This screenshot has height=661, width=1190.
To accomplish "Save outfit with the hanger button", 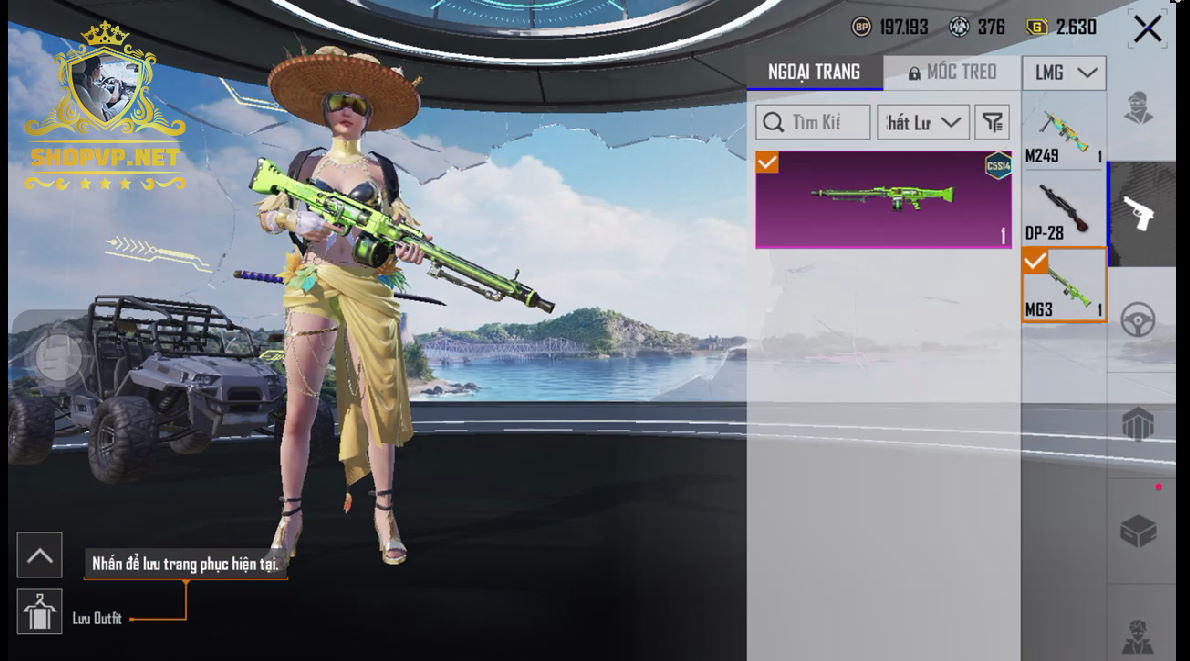I will click(x=39, y=611).
